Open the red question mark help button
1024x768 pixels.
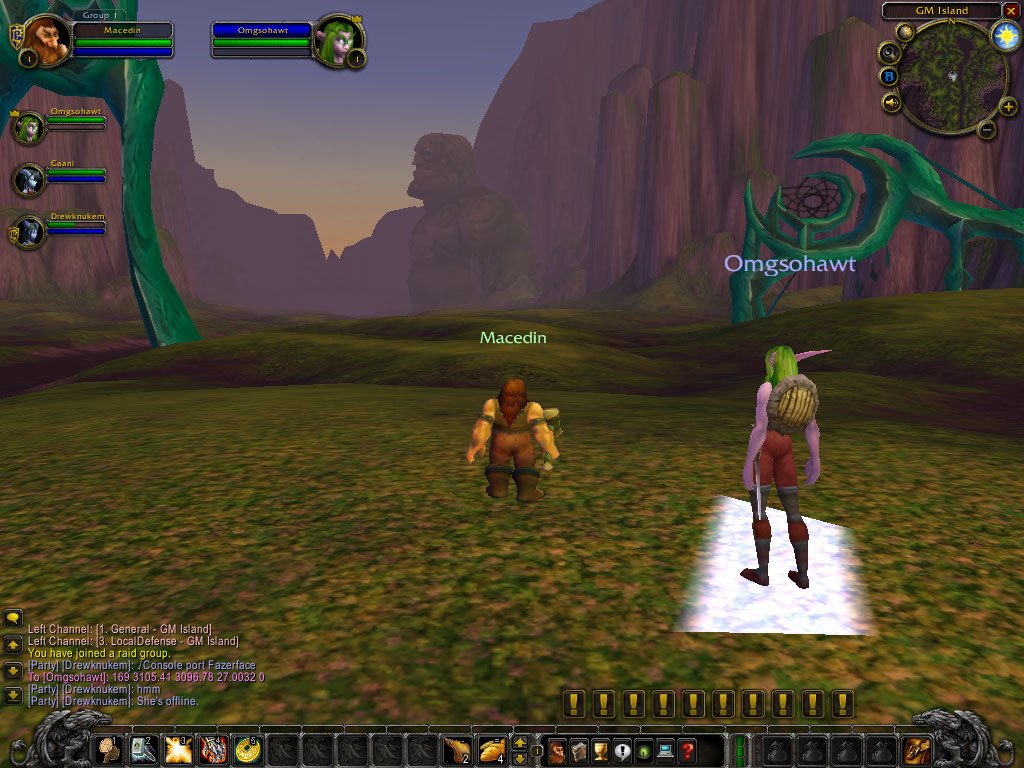tap(687, 749)
